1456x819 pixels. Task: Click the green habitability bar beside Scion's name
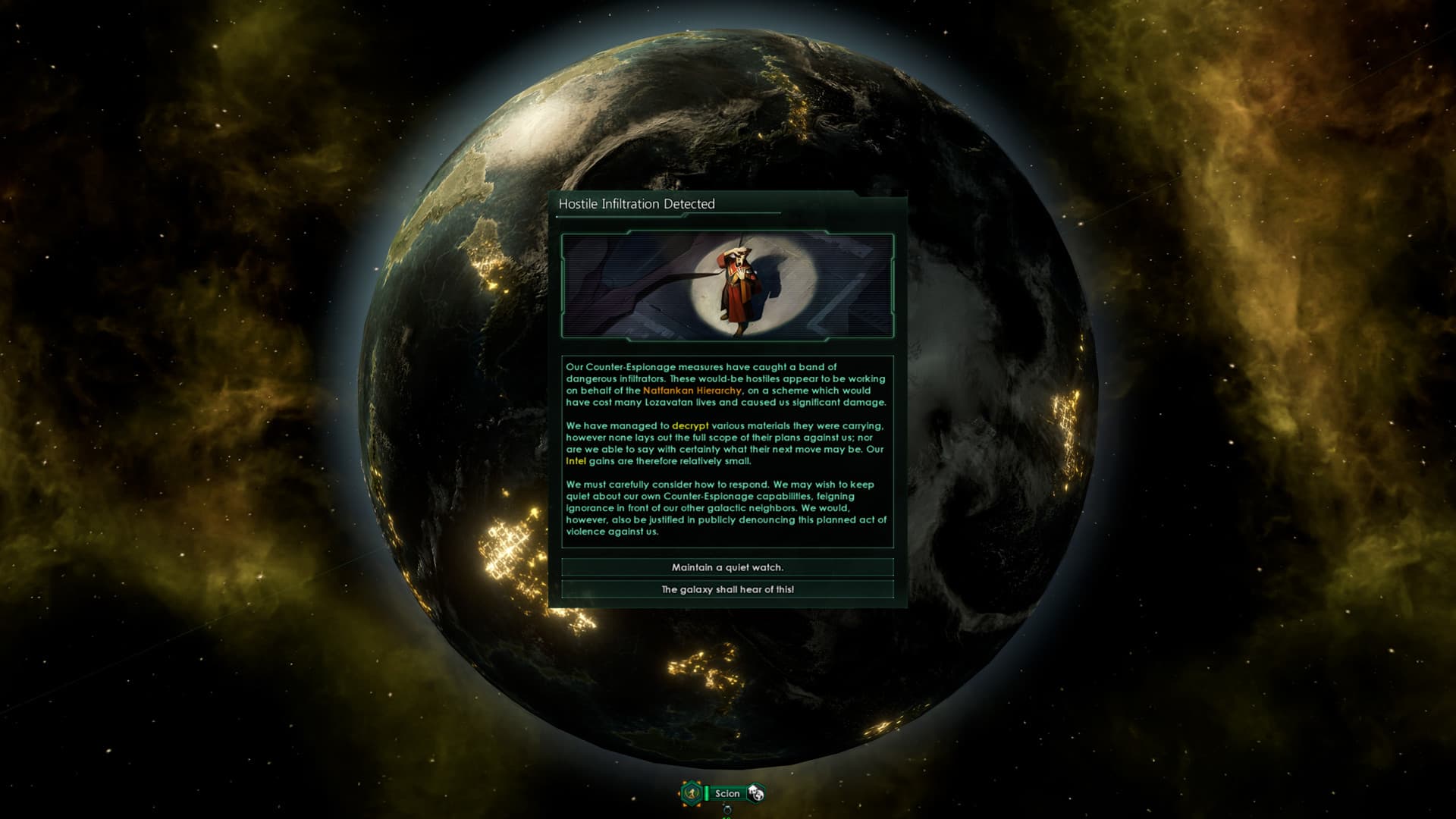(x=706, y=793)
